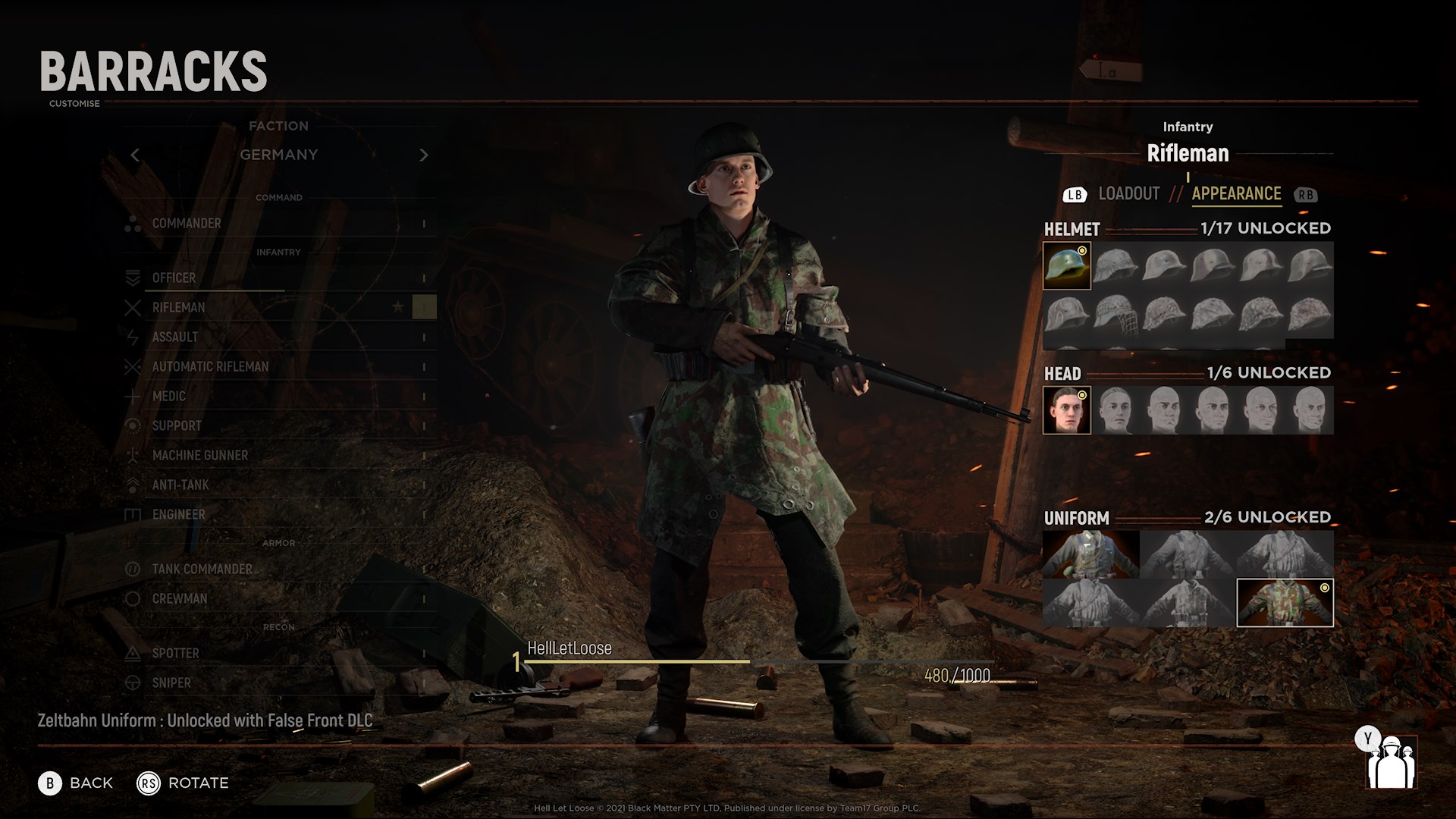Pick the Crewman role

179,599
